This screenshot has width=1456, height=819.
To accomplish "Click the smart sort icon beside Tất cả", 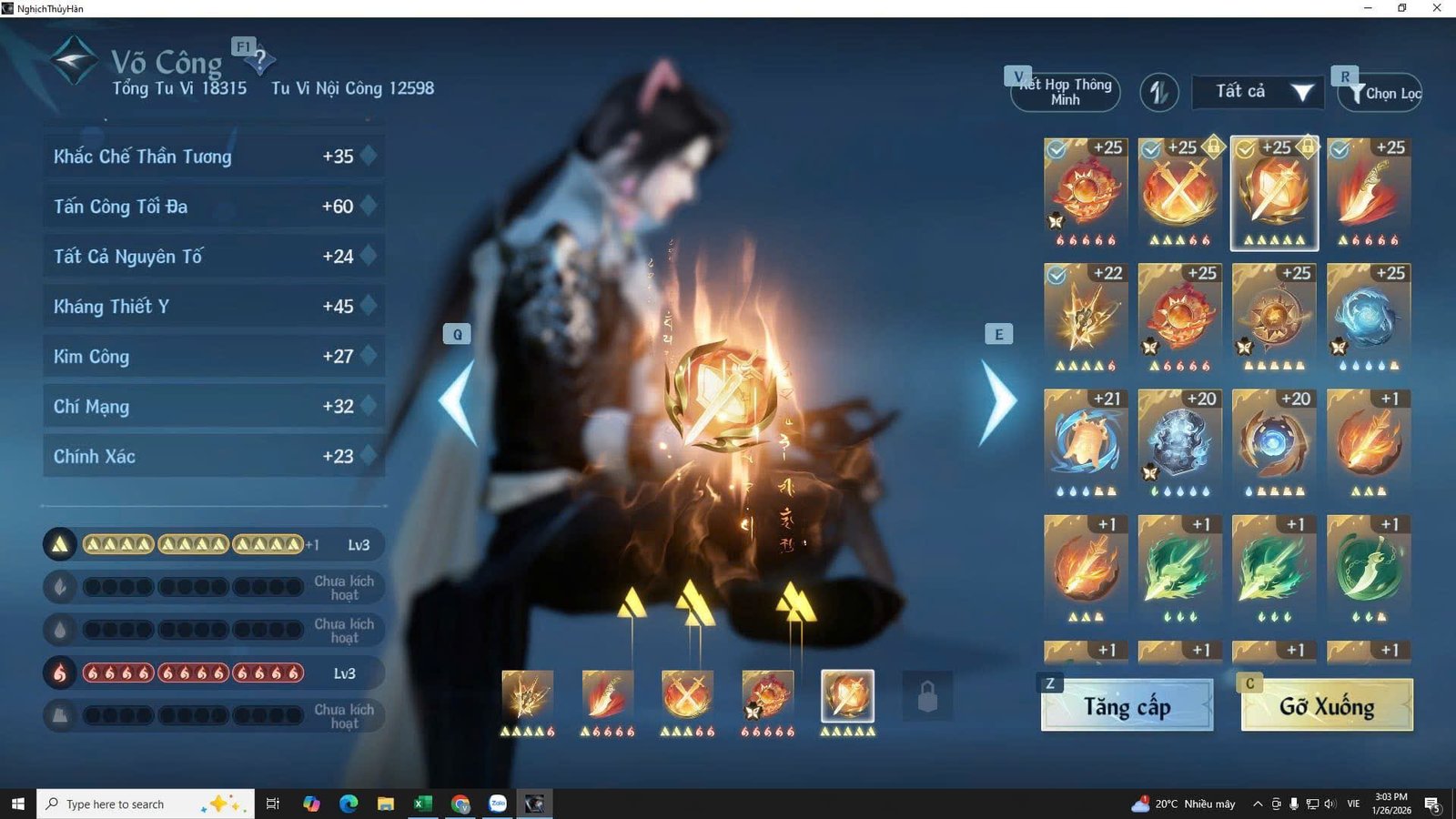I will coord(1159,92).
